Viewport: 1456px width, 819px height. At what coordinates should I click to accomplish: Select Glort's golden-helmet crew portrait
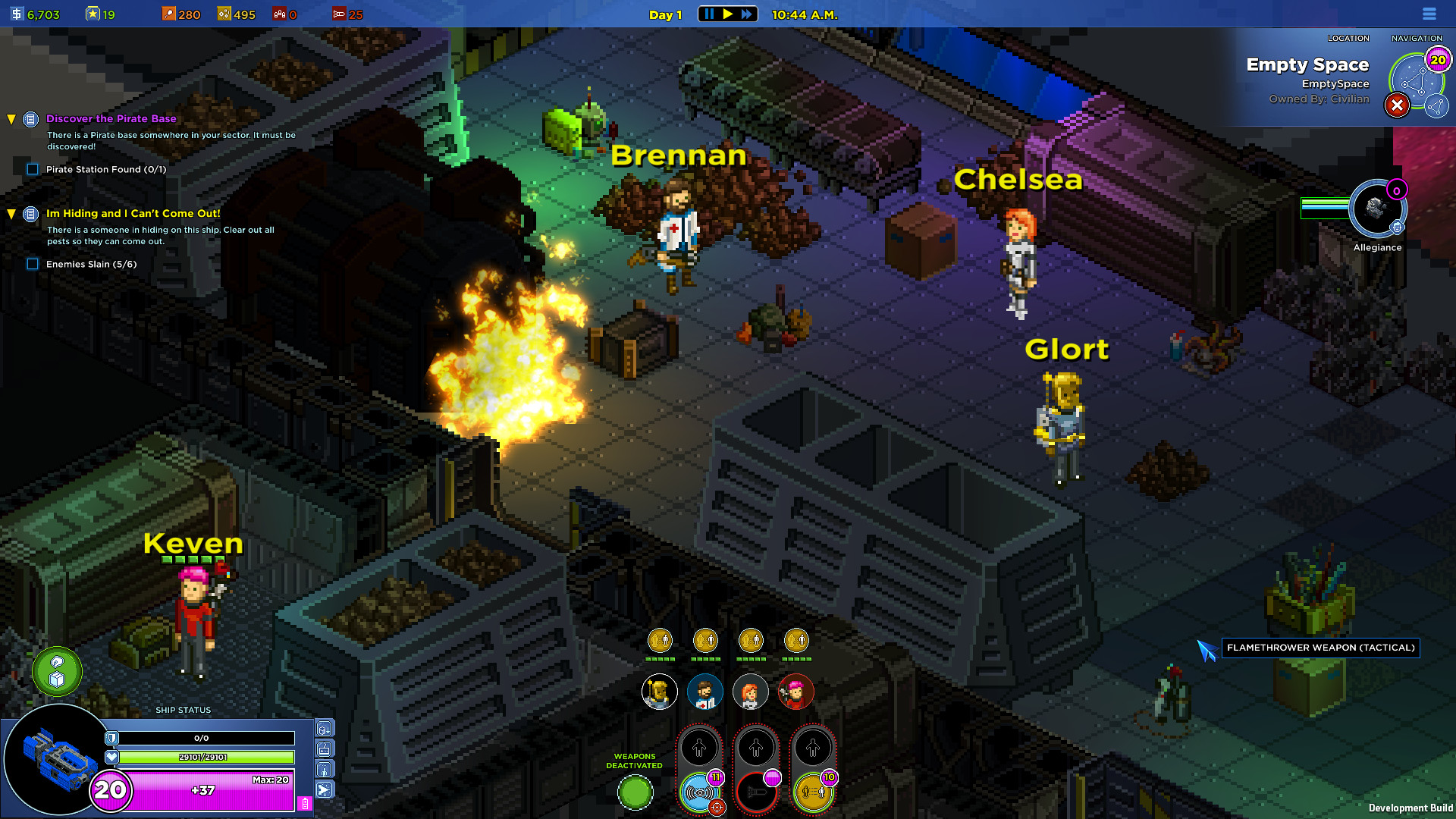pyautogui.click(x=659, y=692)
